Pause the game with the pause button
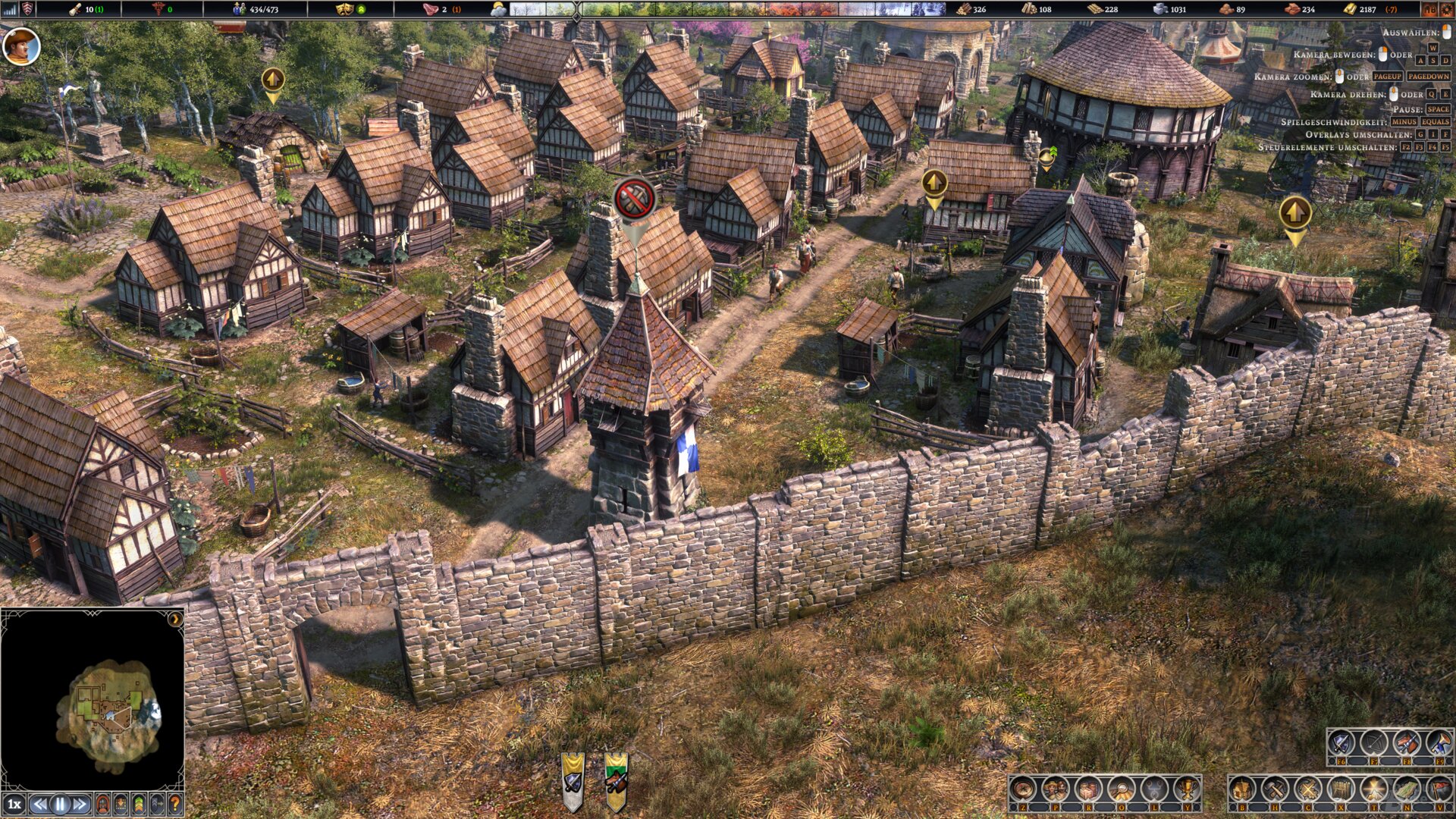Screen dimensions: 1456x819 tap(59, 805)
